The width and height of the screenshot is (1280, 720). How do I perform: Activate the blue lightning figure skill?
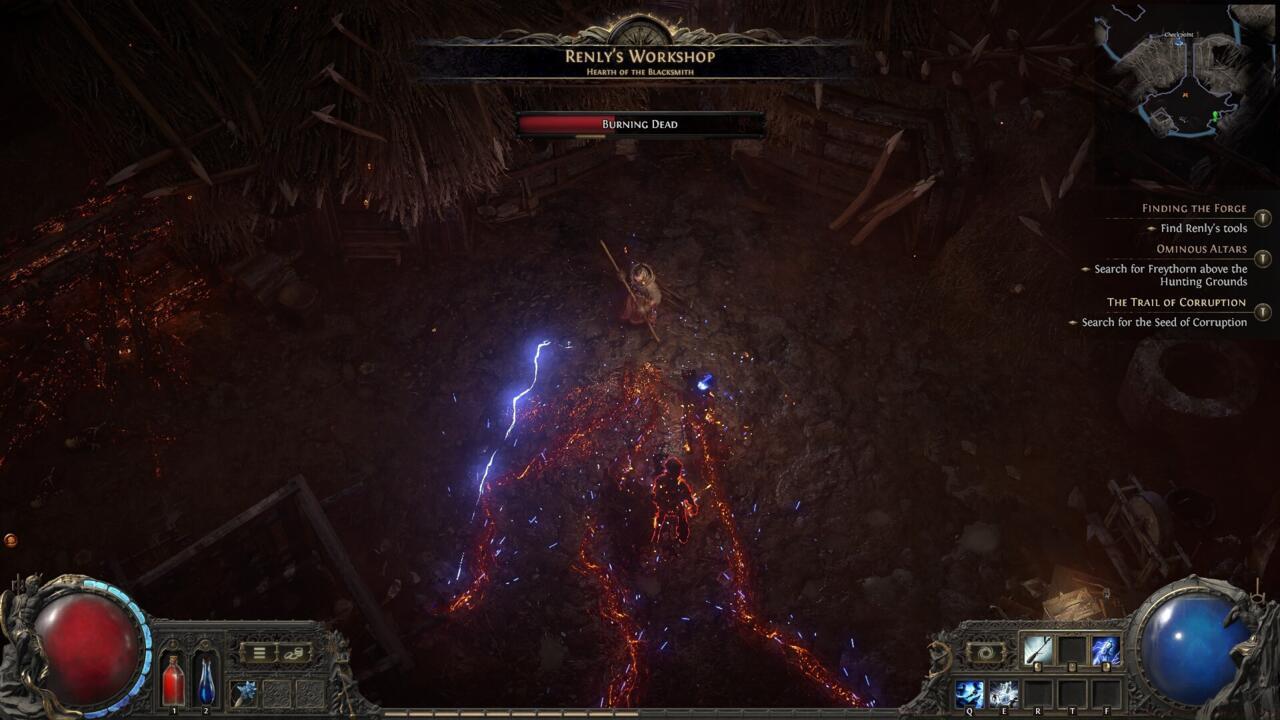(x=1105, y=650)
